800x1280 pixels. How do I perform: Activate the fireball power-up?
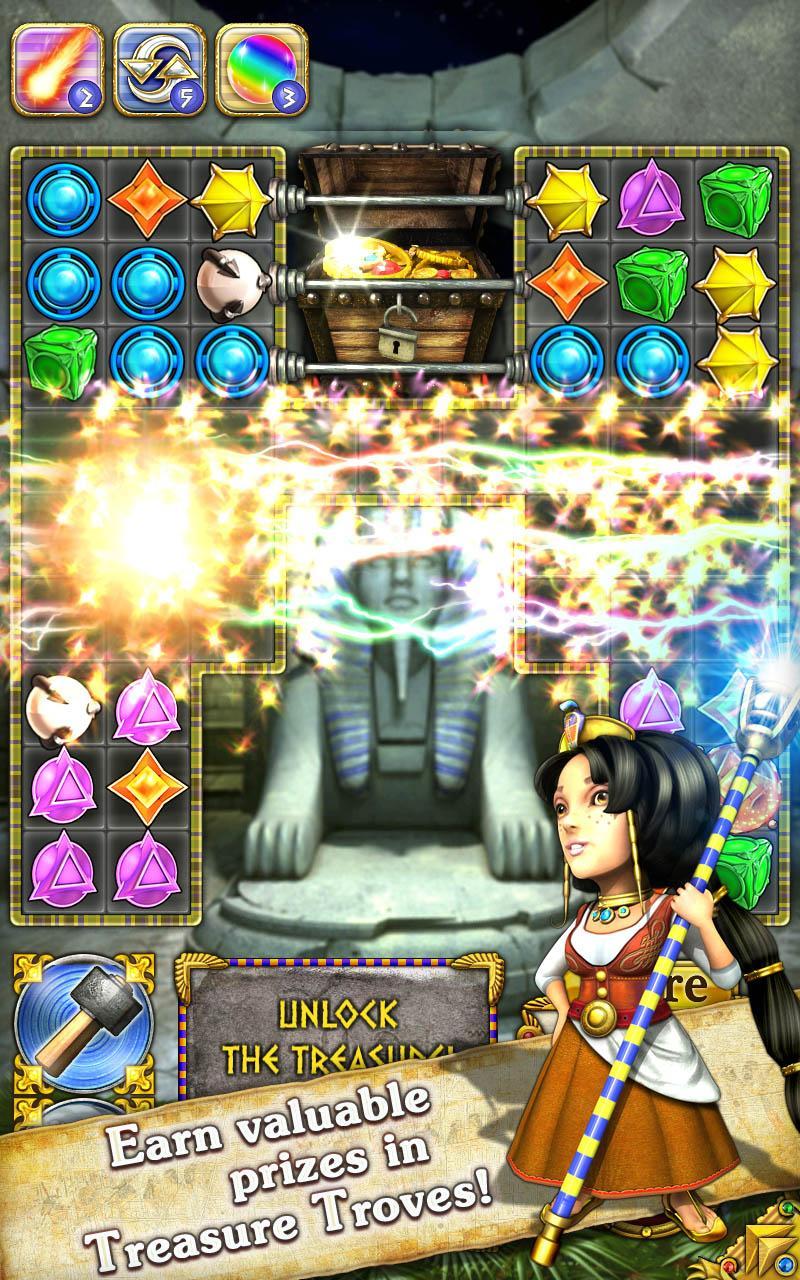pos(56,69)
